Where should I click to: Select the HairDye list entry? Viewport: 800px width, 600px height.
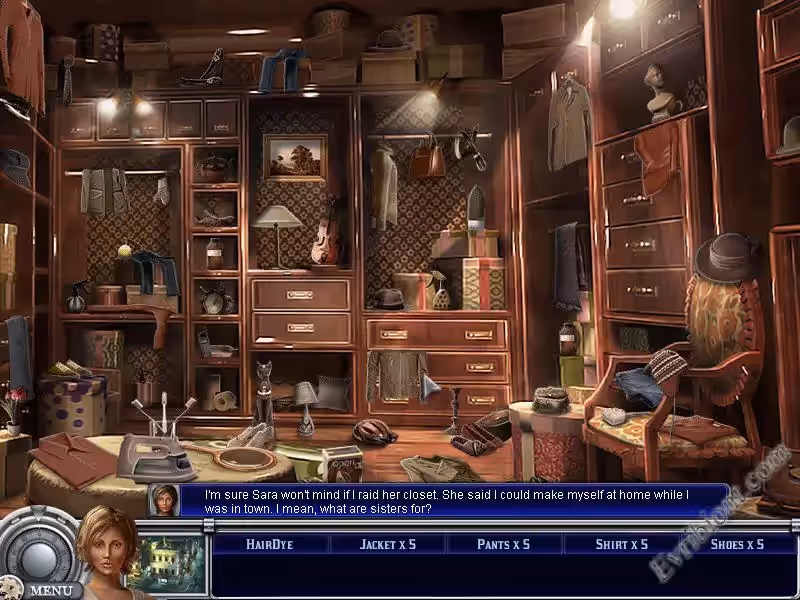(270, 544)
